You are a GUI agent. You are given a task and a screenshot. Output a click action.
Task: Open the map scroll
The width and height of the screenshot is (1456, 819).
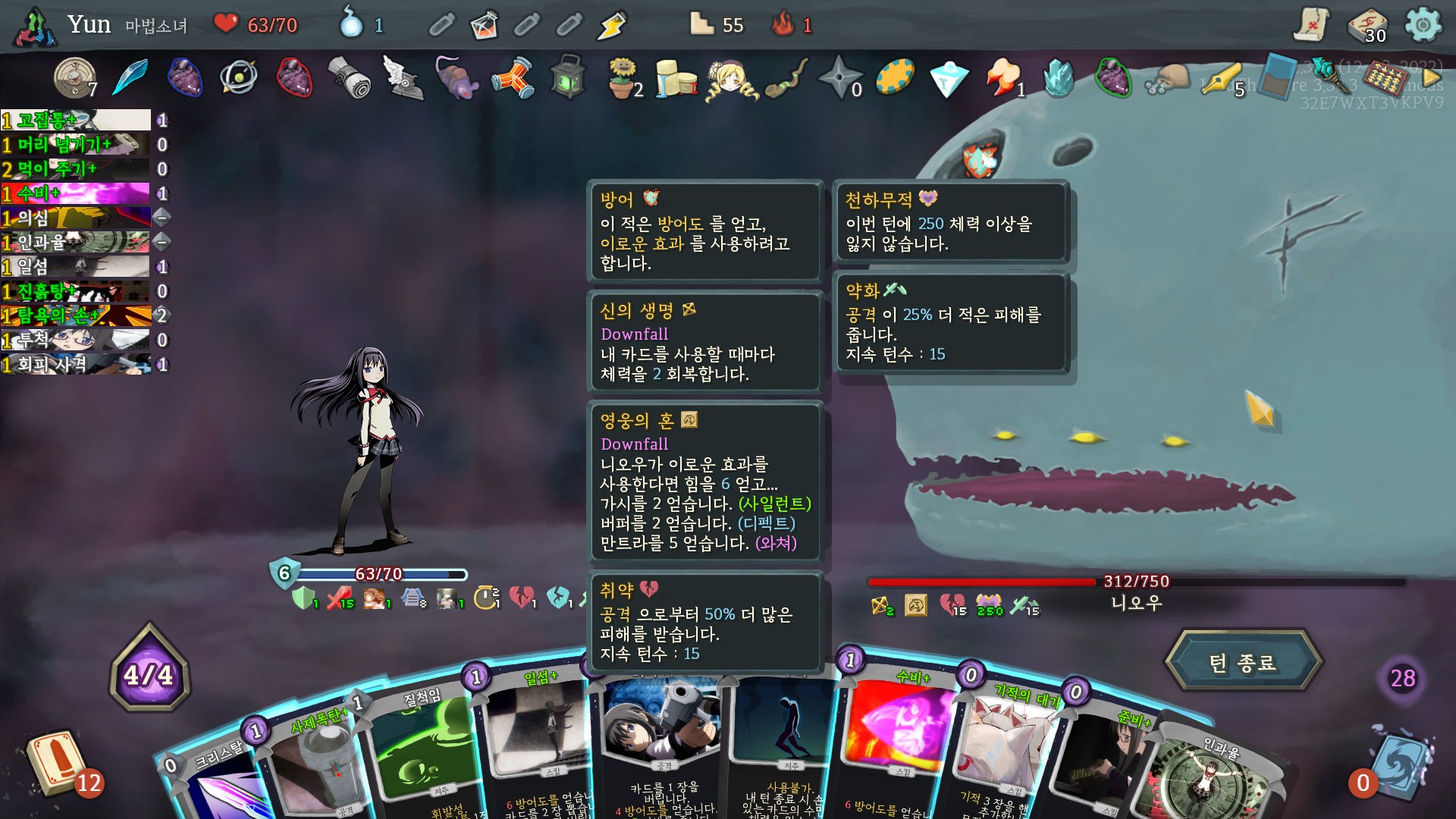(x=1310, y=25)
